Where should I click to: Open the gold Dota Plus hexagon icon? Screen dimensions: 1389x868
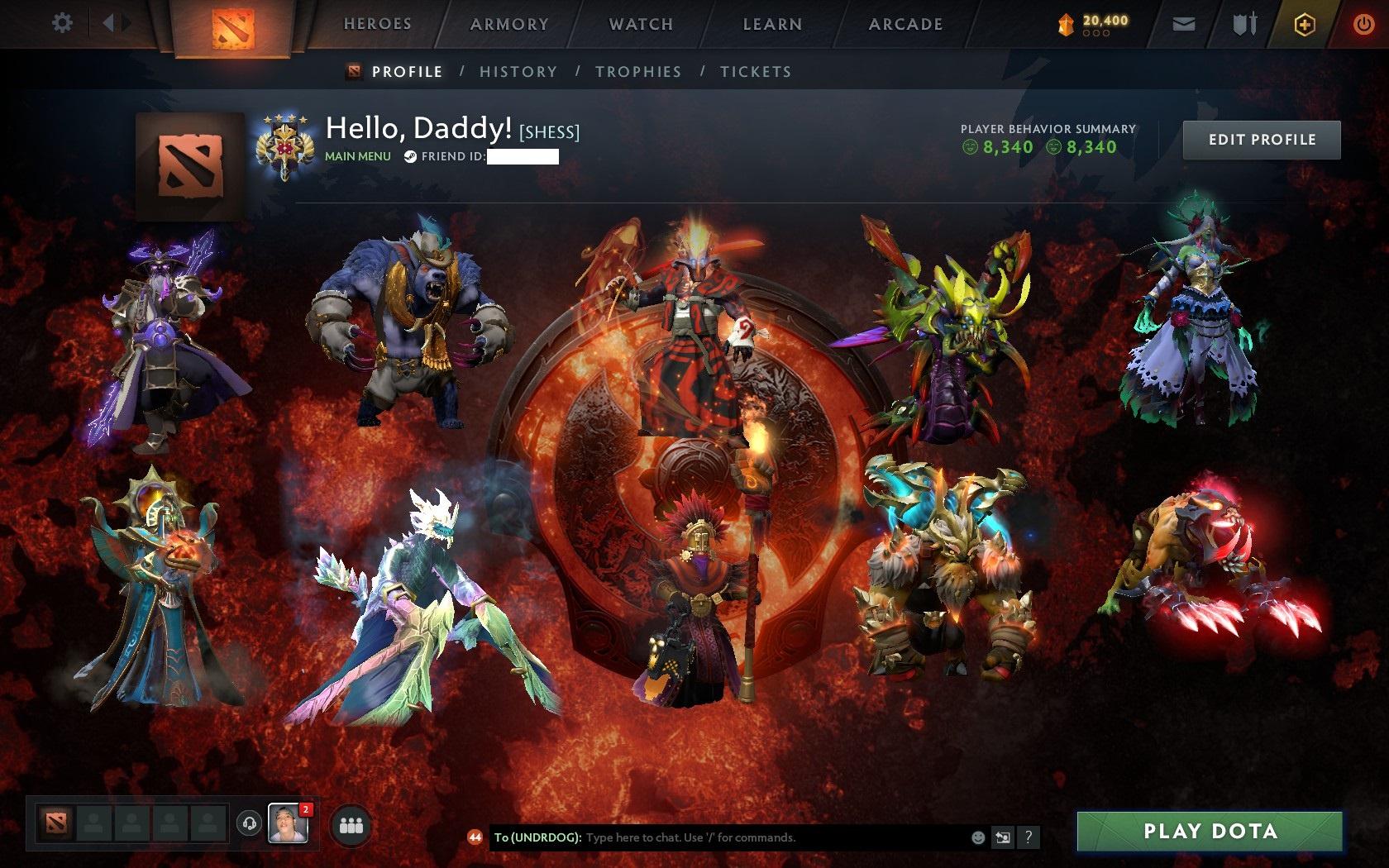click(x=1305, y=24)
